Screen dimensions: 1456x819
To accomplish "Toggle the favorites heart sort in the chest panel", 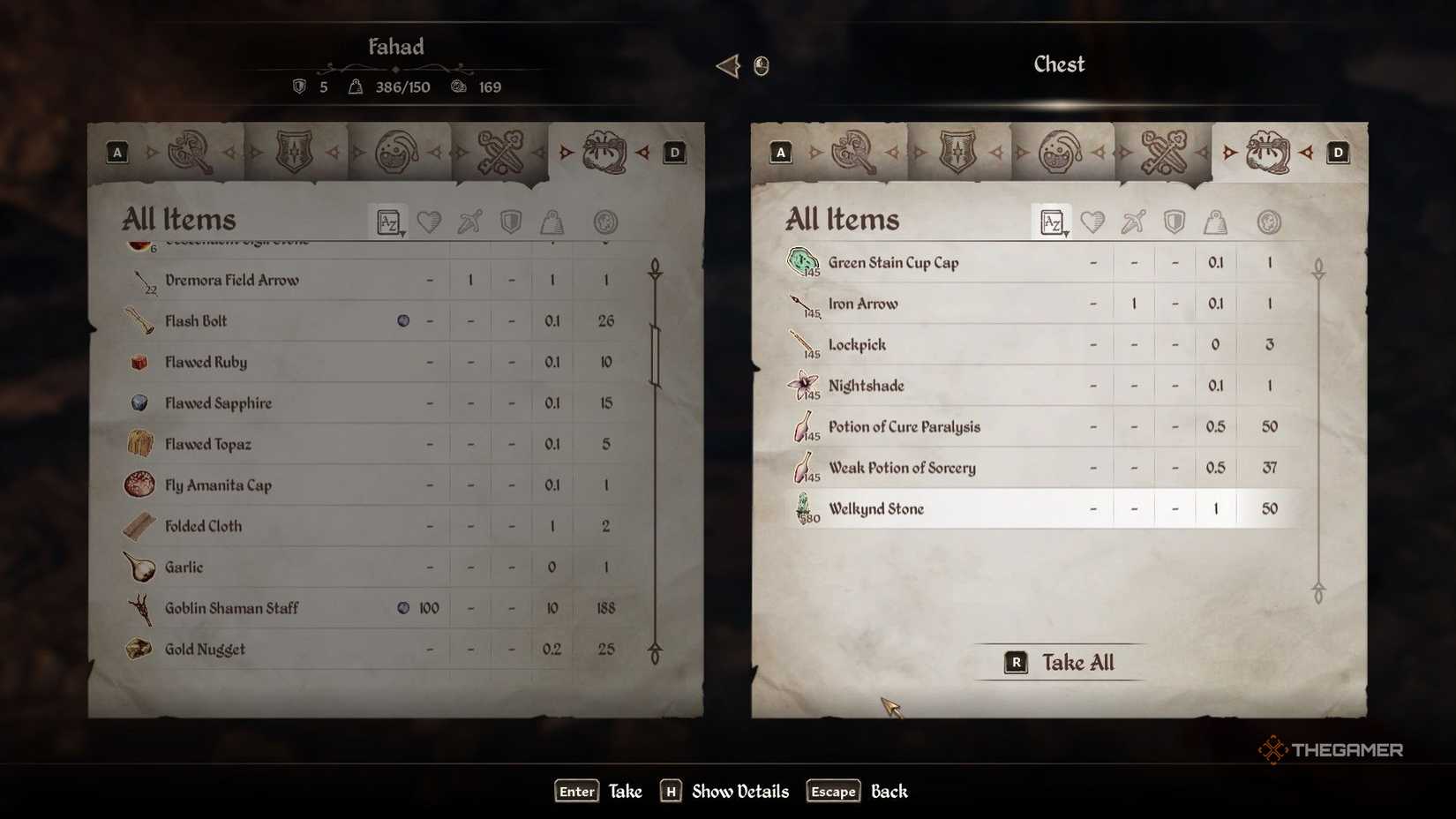I will click(x=1092, y=222).
